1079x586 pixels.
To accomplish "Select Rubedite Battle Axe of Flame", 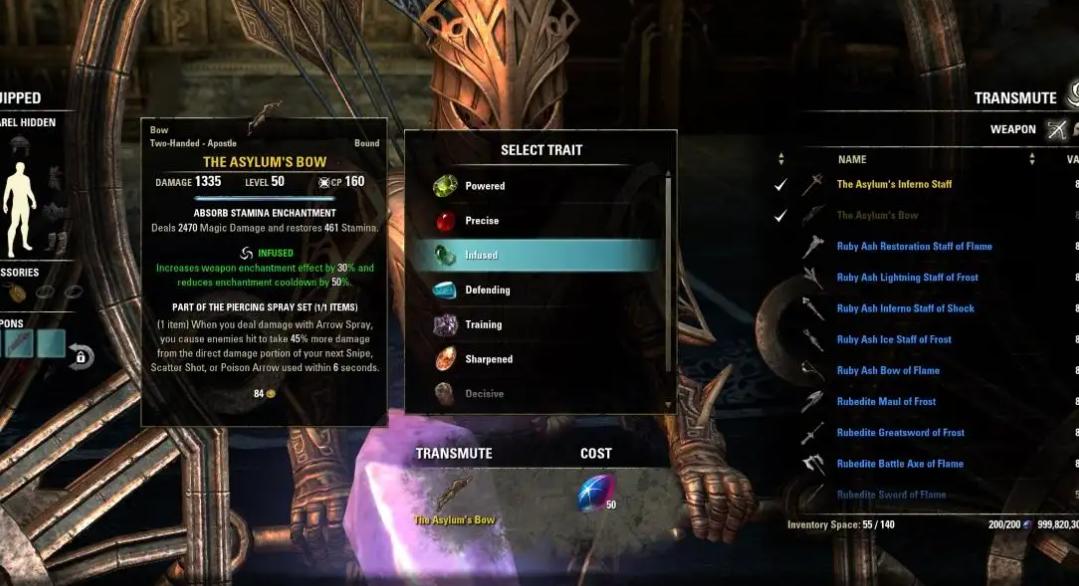I will click(x=900, y=464).
